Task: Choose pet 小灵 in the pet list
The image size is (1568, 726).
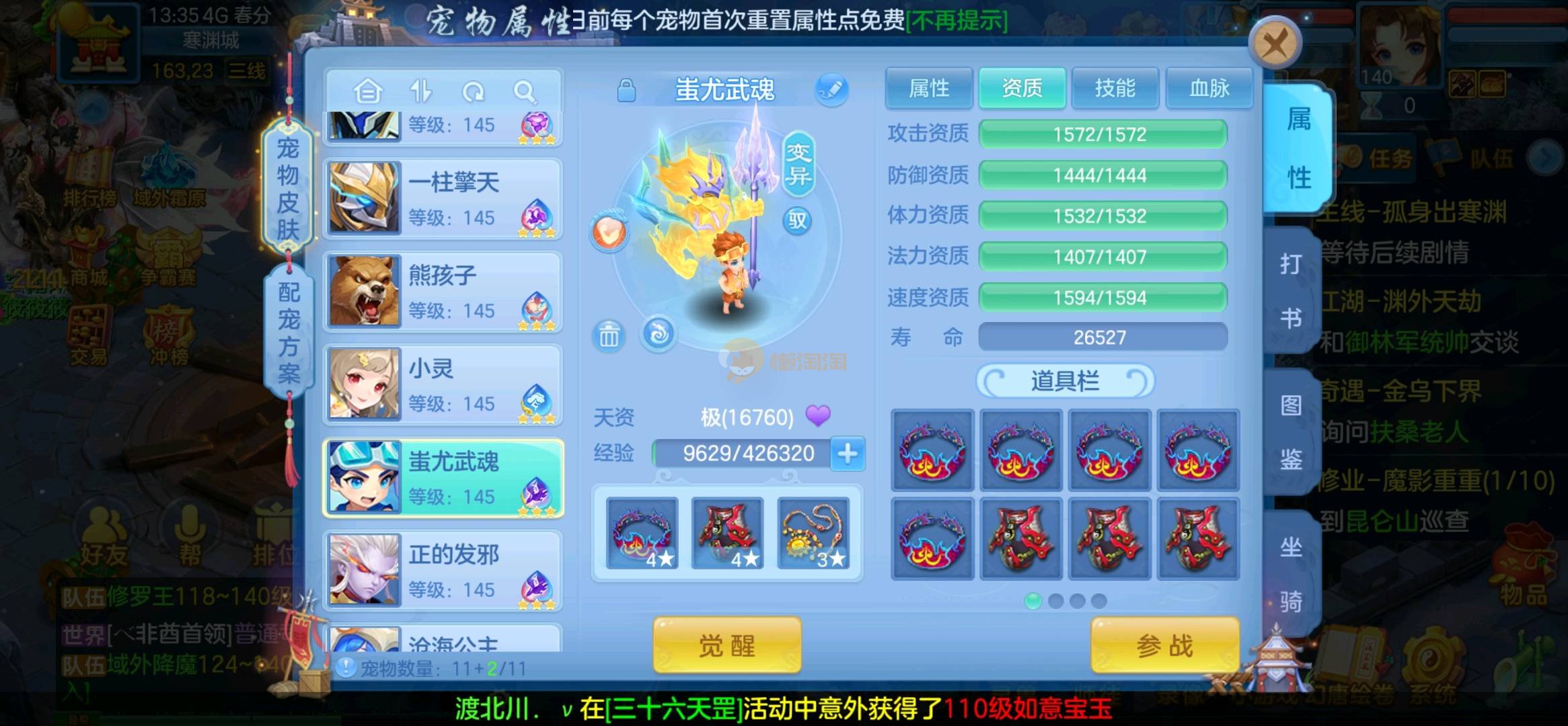Action: click(x=443, y=385)
